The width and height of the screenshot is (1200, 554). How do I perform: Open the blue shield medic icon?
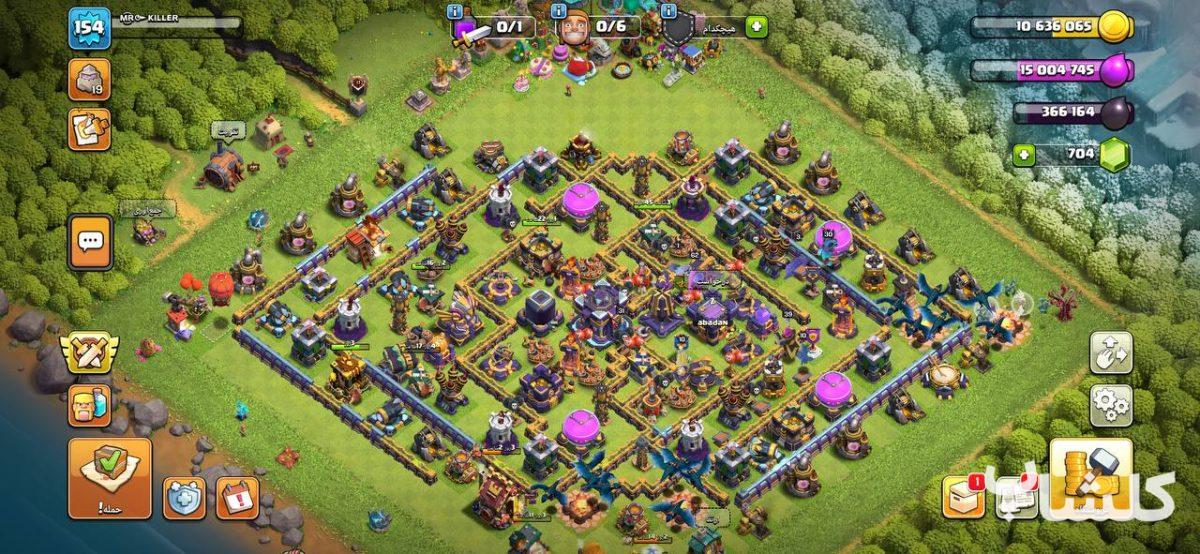tap(184, 498)
